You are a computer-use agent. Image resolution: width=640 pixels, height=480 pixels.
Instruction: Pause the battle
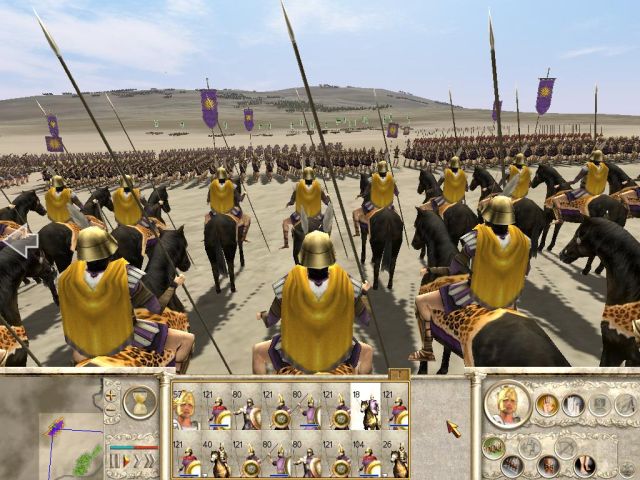coord(115,461)
